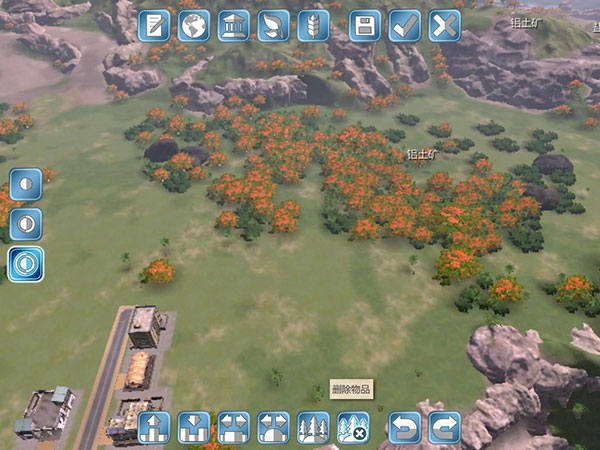Activate the raise terrain up-arrow tool

click(154, 427)
